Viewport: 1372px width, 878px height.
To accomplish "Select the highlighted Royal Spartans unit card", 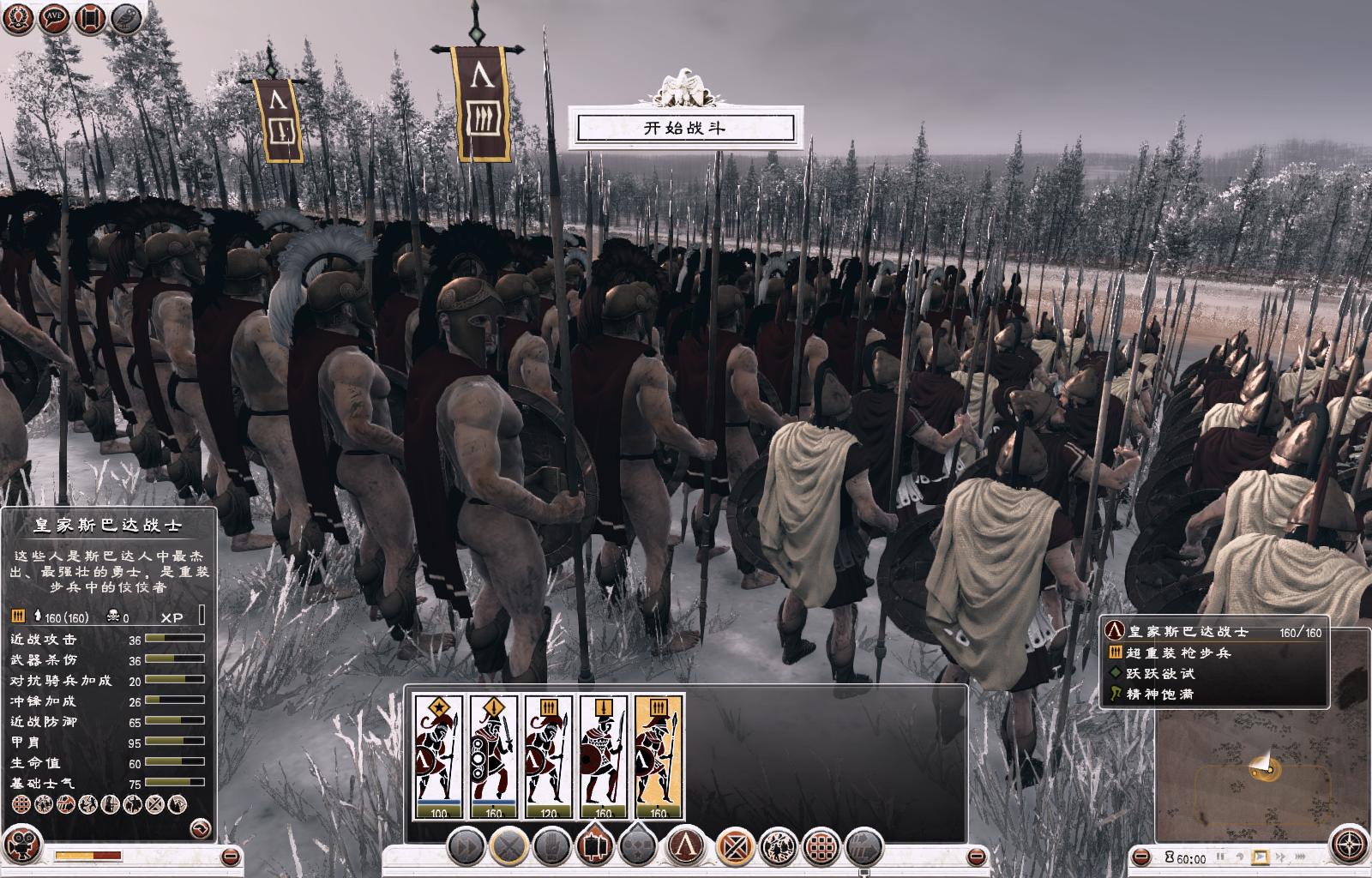I will click(x=659, y=756).
